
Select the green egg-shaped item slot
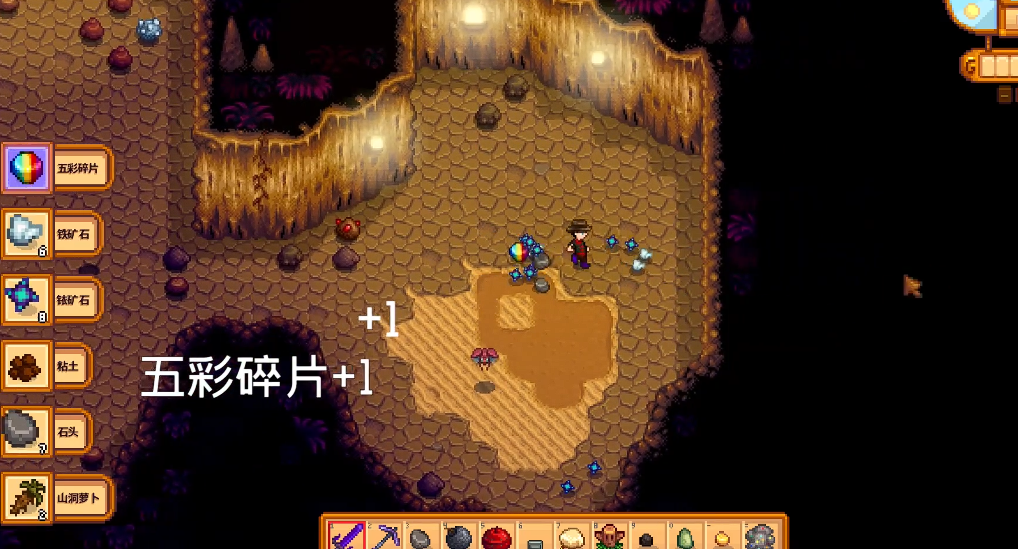[684, 539]
